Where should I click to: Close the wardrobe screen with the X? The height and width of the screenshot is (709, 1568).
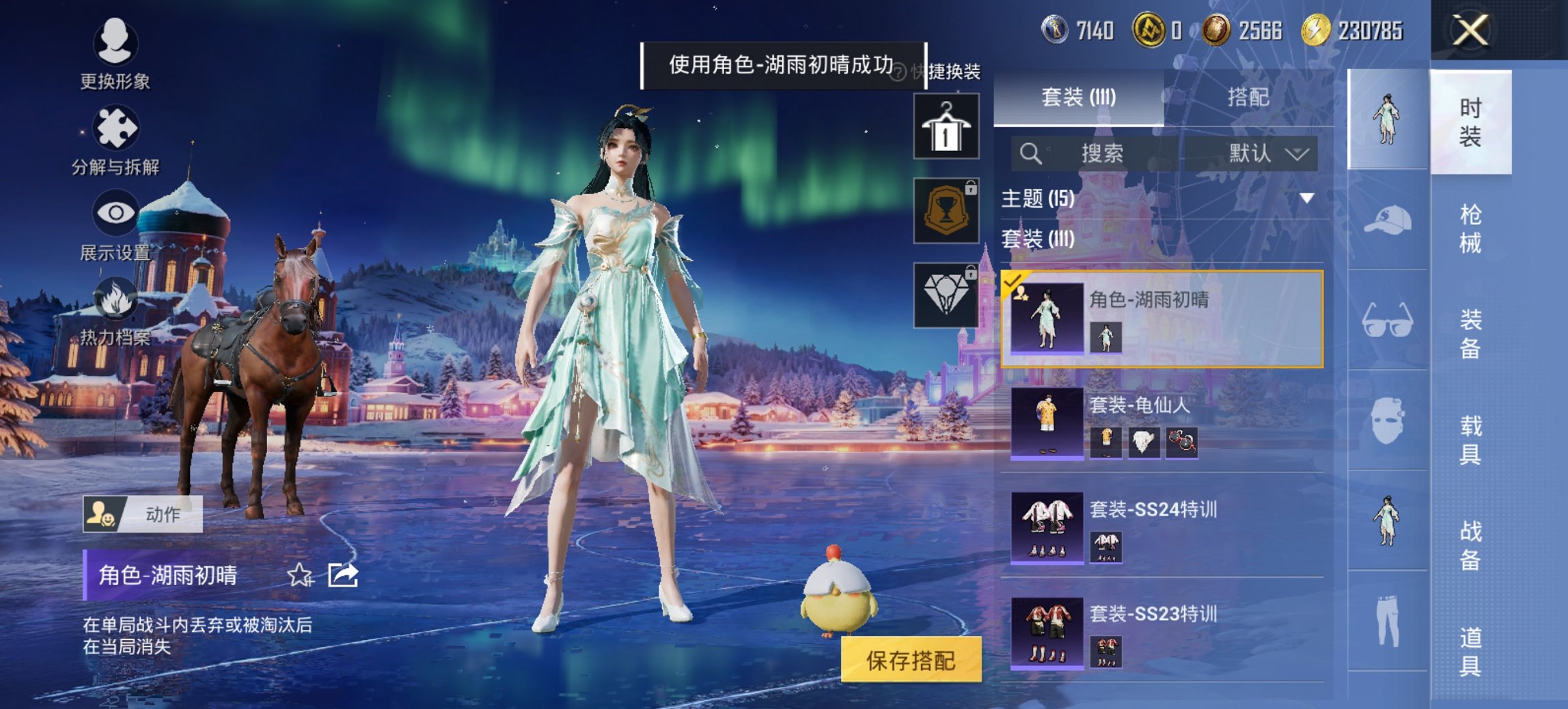pyautogui.click(x=1470, y=31)
